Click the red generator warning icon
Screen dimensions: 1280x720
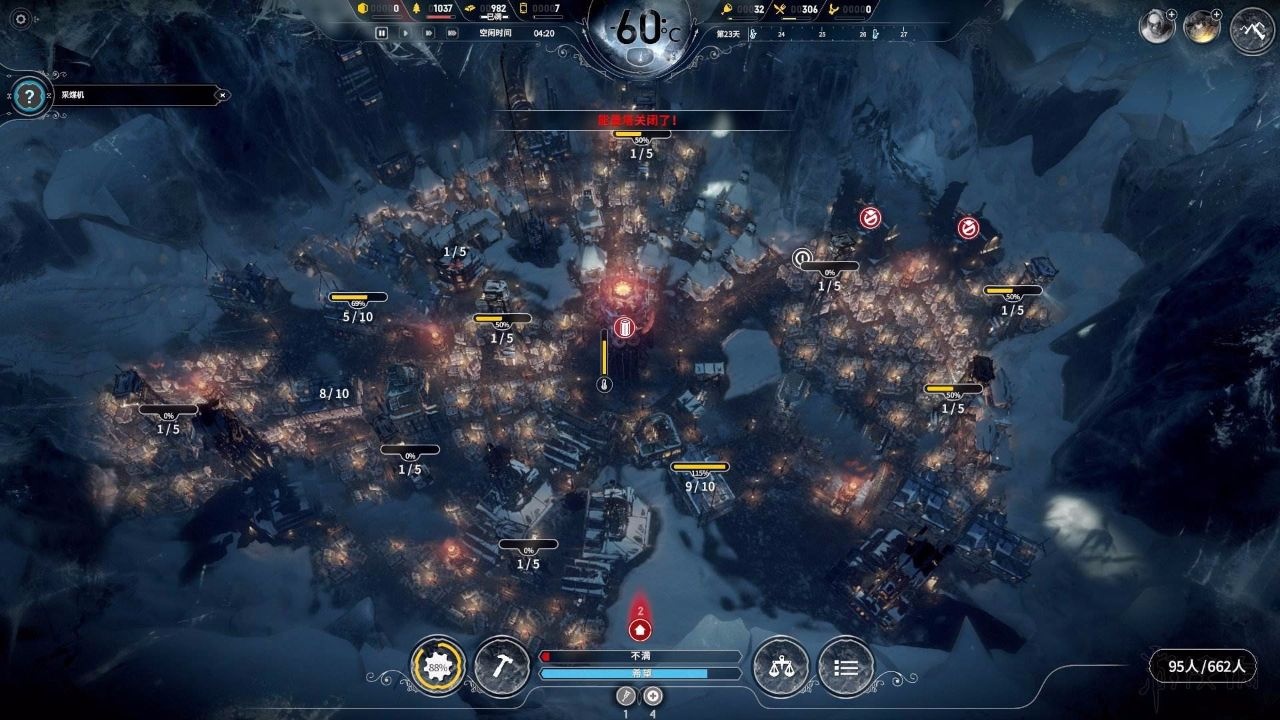click(x=625, y=327)
